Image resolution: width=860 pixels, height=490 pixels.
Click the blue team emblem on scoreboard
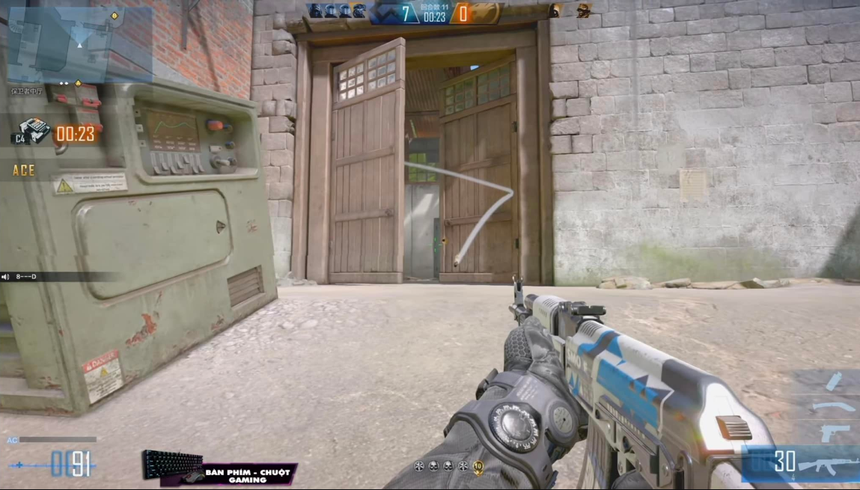386,13
